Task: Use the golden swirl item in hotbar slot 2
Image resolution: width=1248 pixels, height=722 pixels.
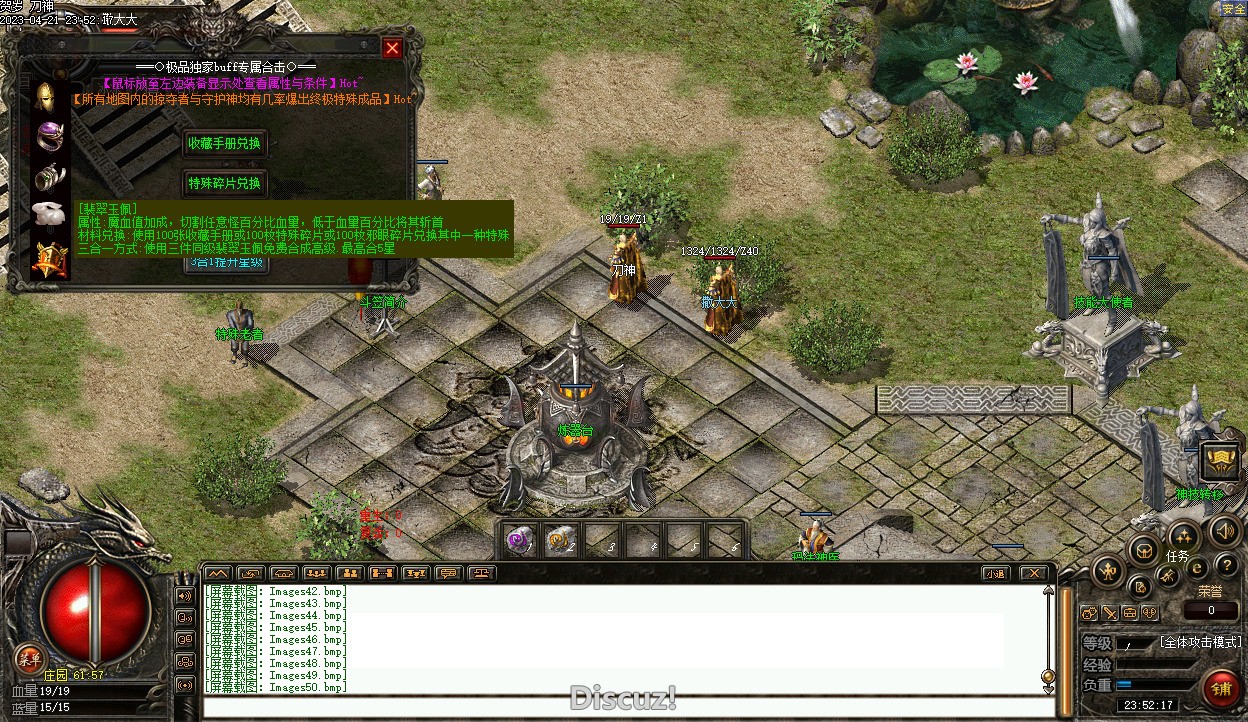Action: (x=560, y=540)
